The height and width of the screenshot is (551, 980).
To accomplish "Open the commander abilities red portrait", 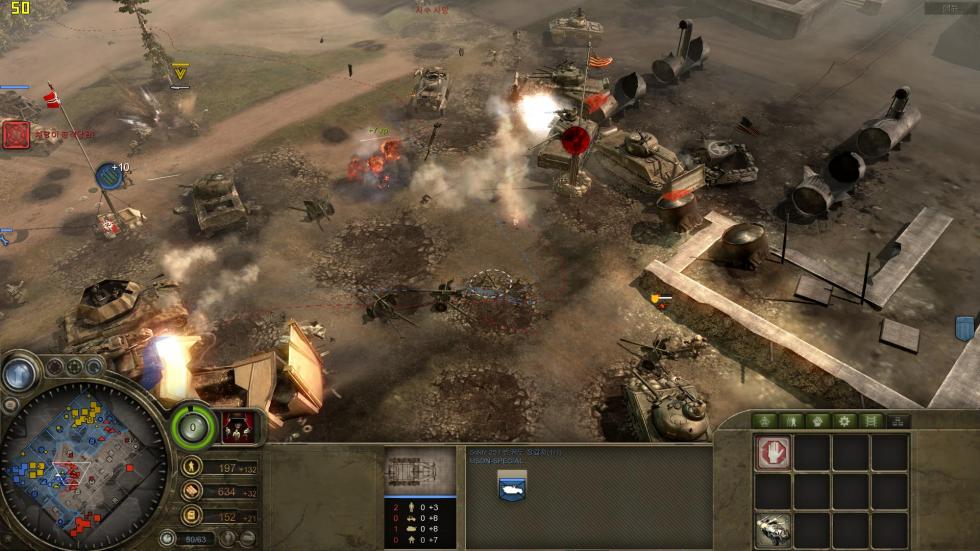I will point(237,426).
